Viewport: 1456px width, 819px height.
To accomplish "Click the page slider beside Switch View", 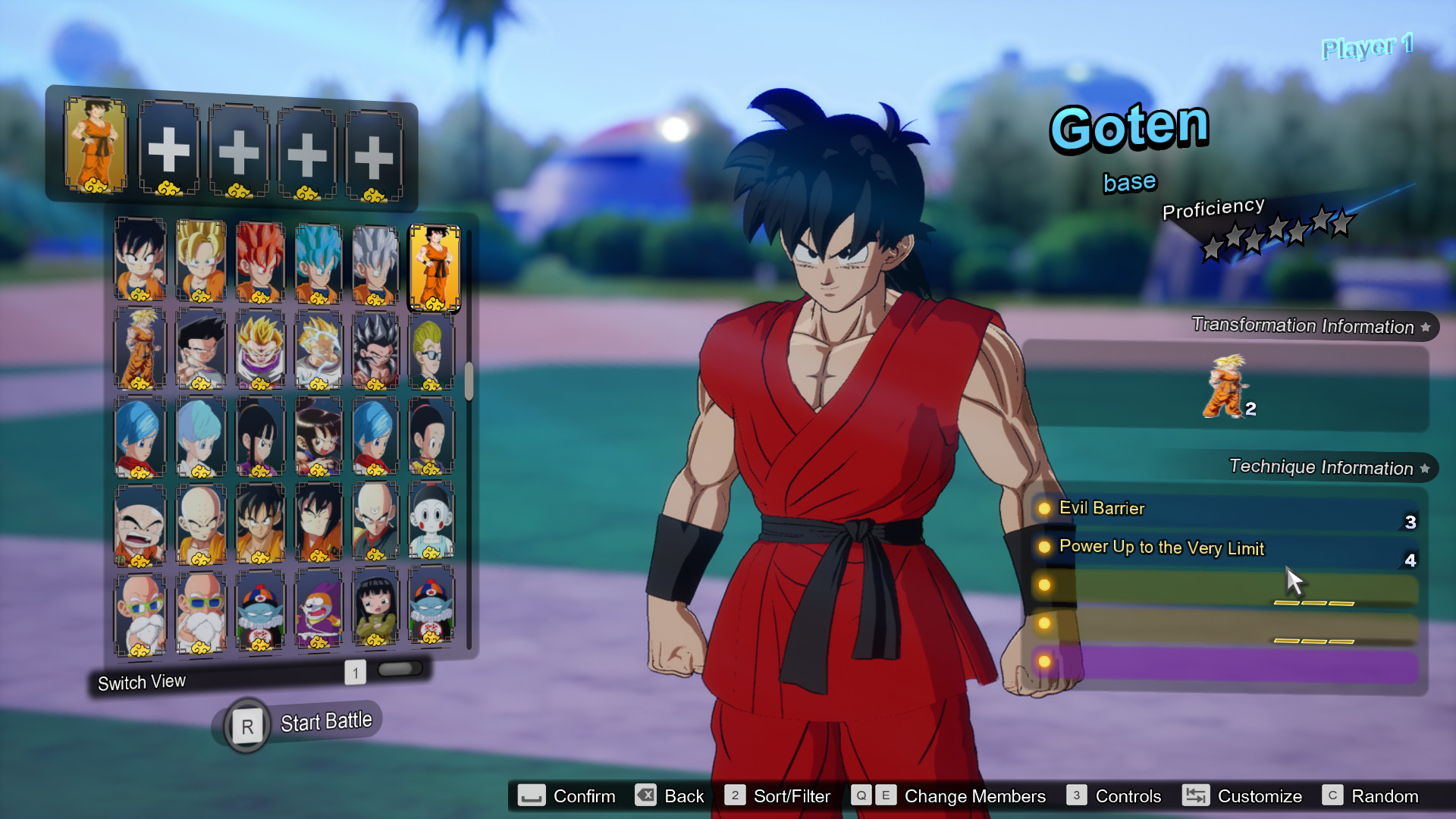I will [x=400, y=669].
